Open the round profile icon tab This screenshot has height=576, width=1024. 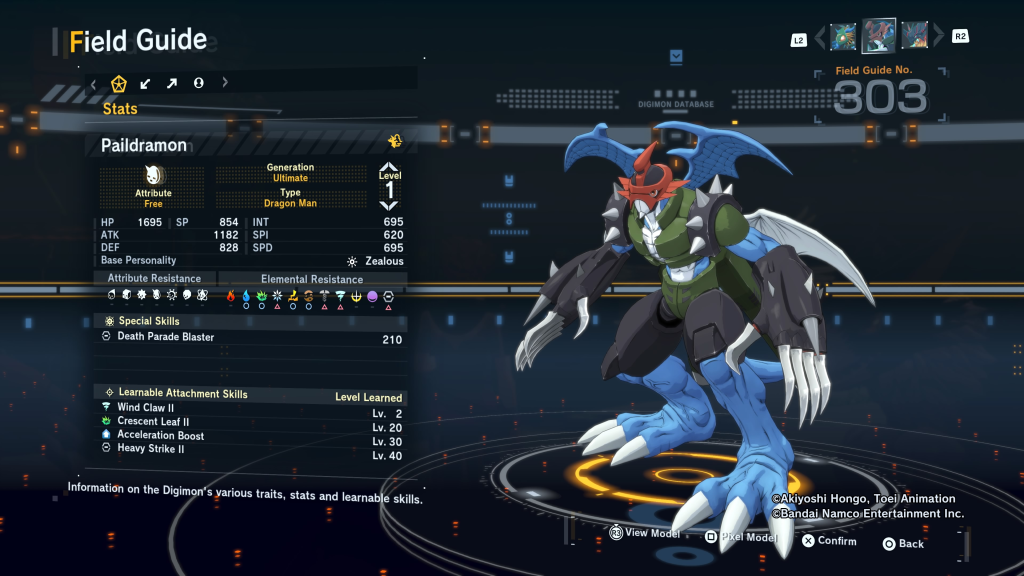pyautogui.click(x=198, y=83)
